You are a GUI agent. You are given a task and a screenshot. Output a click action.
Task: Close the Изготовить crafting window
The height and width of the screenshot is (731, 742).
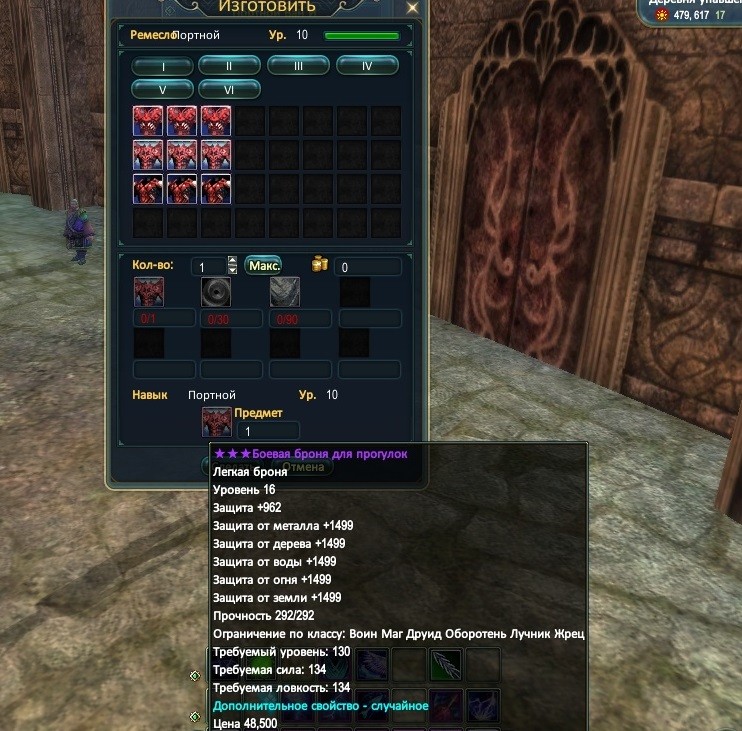pos(412,7)
